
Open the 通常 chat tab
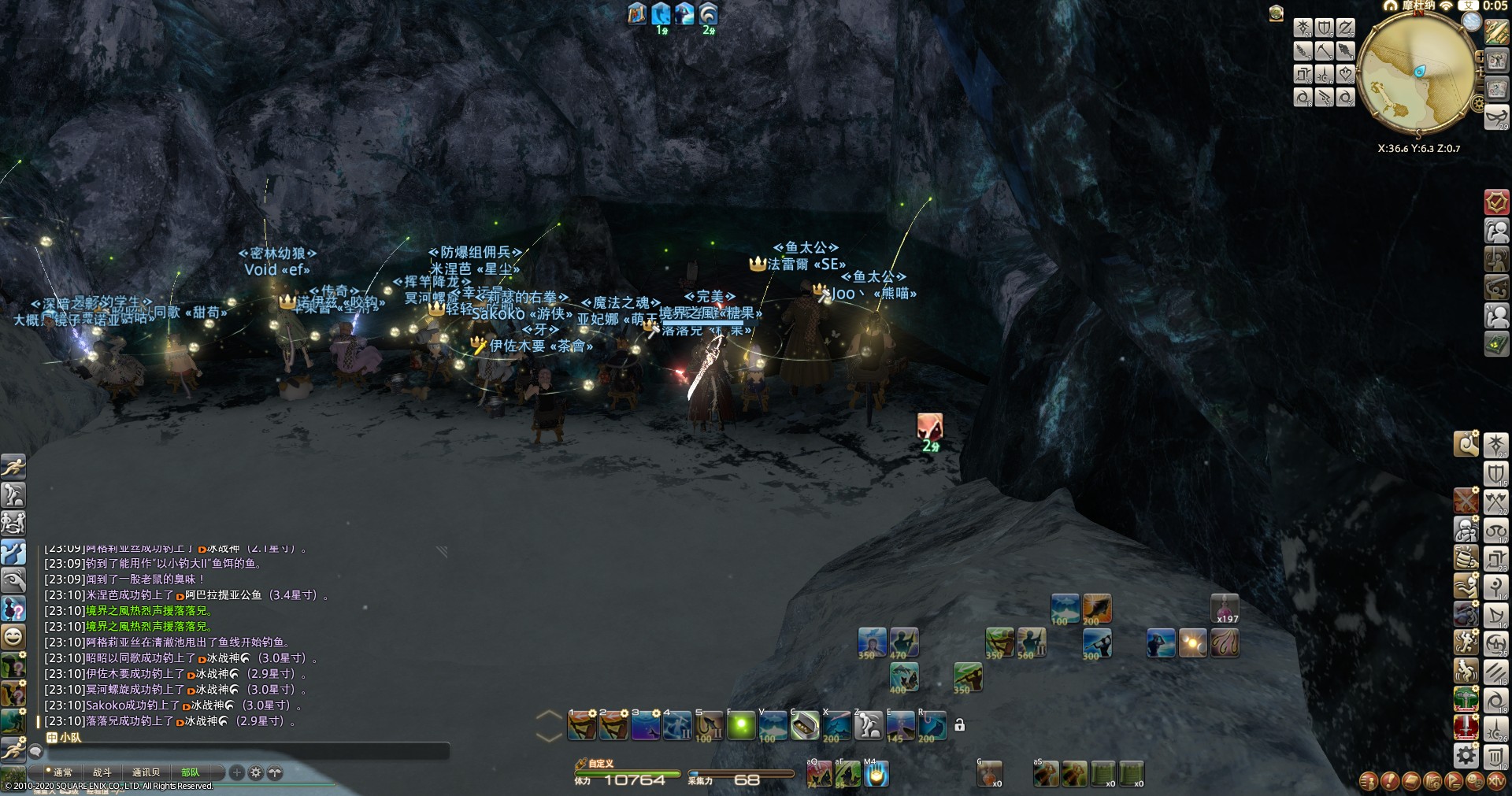[62, 772]
